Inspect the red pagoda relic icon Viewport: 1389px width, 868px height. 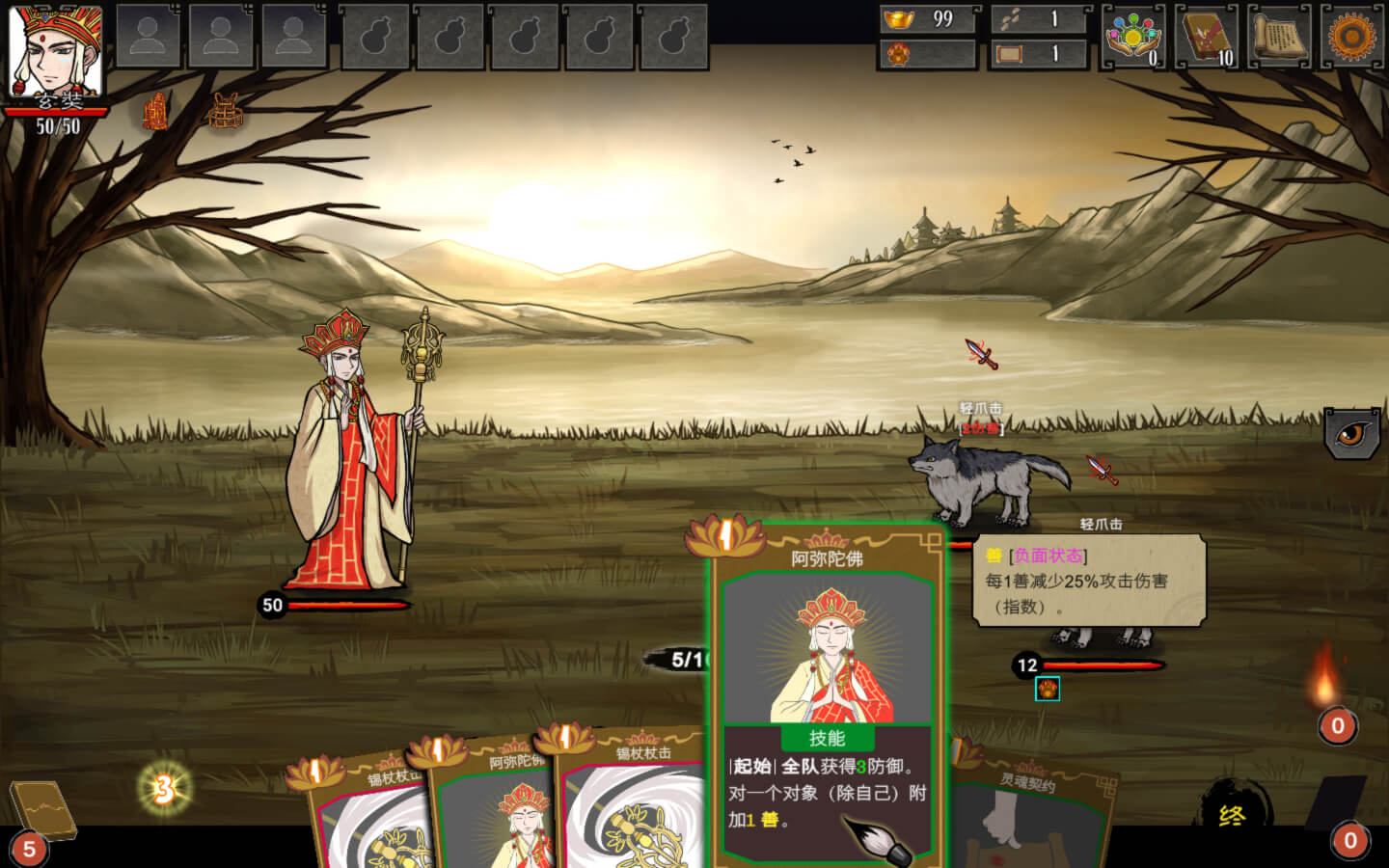pyautogui.click(x=155, y=112)
